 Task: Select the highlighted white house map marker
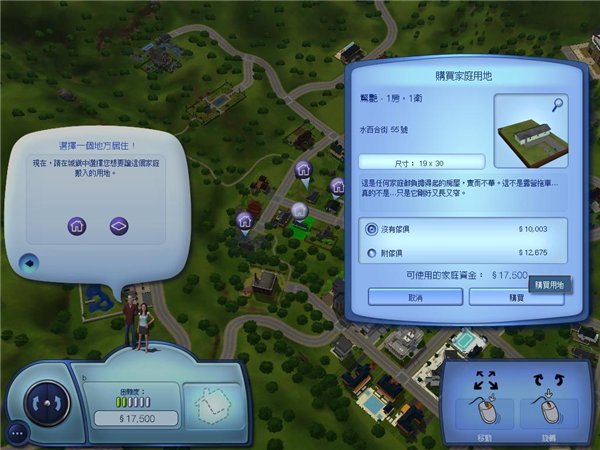(x=297, y=210)
